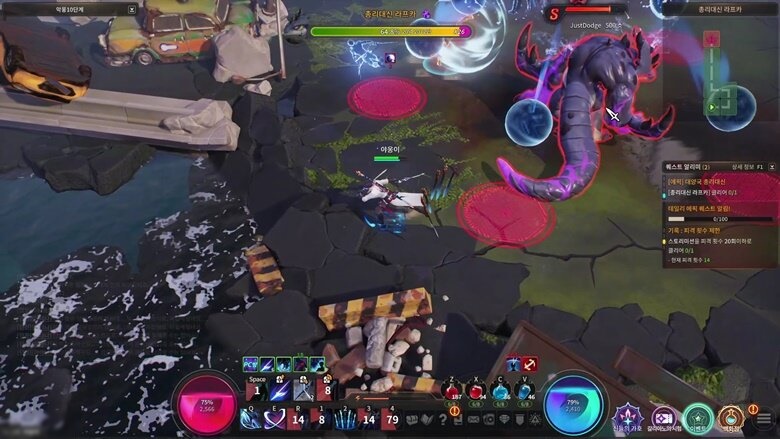Open the 신들의 가호 blessing icon
Image resolution: width=780 pixels, height=439 pixels.
tap(627, 418)
